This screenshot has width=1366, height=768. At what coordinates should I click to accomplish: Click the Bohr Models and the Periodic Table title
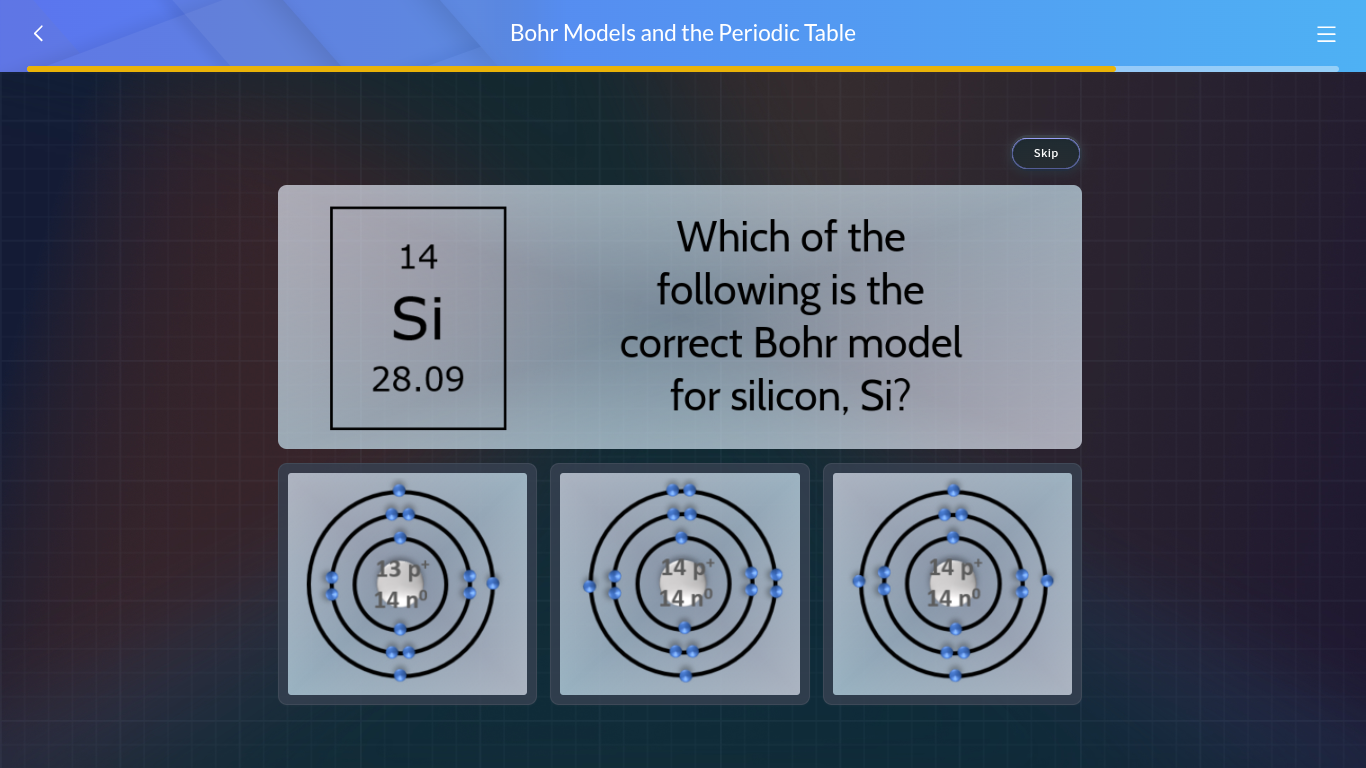(x=683, y=33)
